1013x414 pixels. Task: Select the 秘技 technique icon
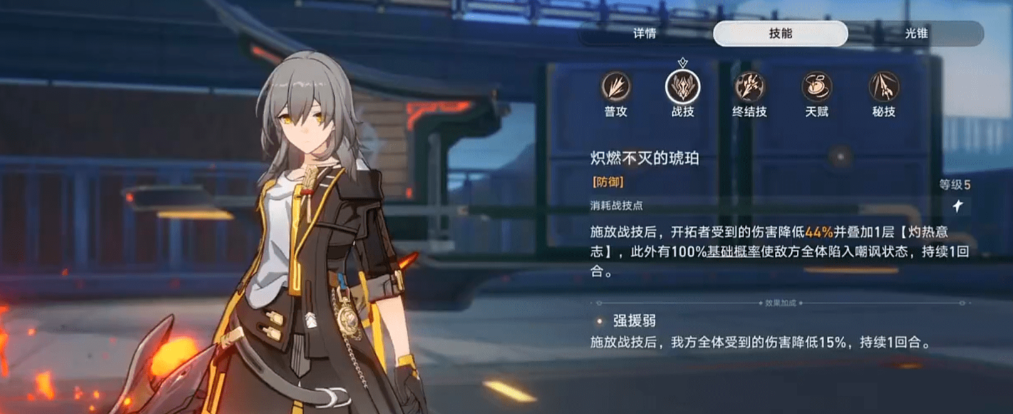[884, 87]
